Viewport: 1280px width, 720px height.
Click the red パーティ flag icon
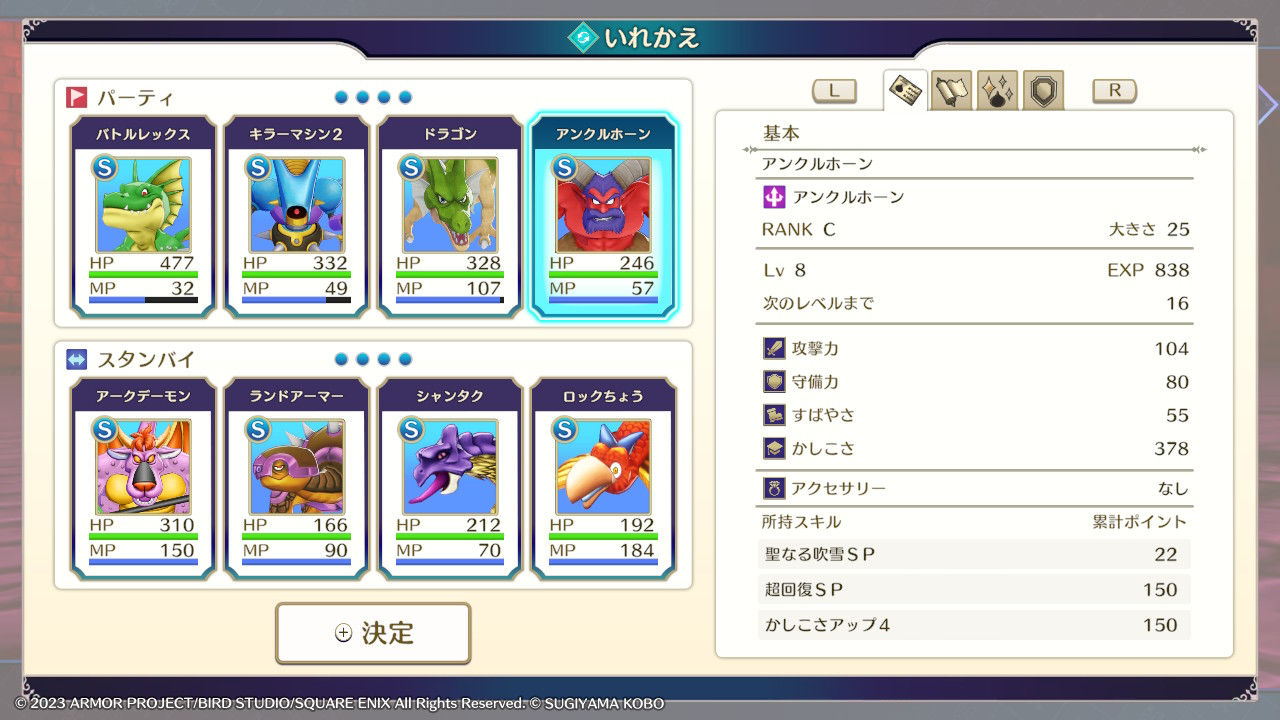coord(76,96)
